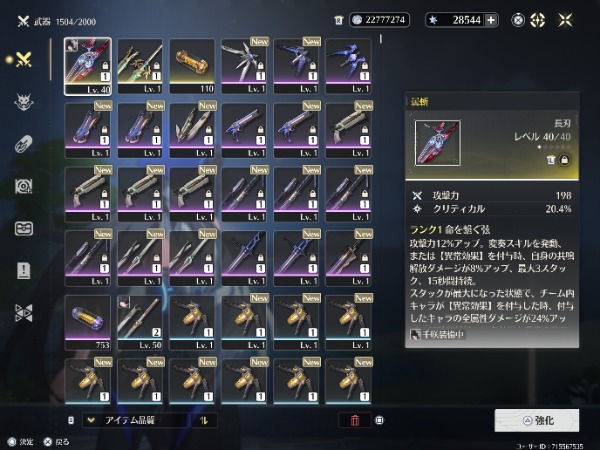This screenshot has height=450, width=600.
Task: Open the アイテム品質 sort dropdown
Action: pyautogui.click(x=140, y=420)
